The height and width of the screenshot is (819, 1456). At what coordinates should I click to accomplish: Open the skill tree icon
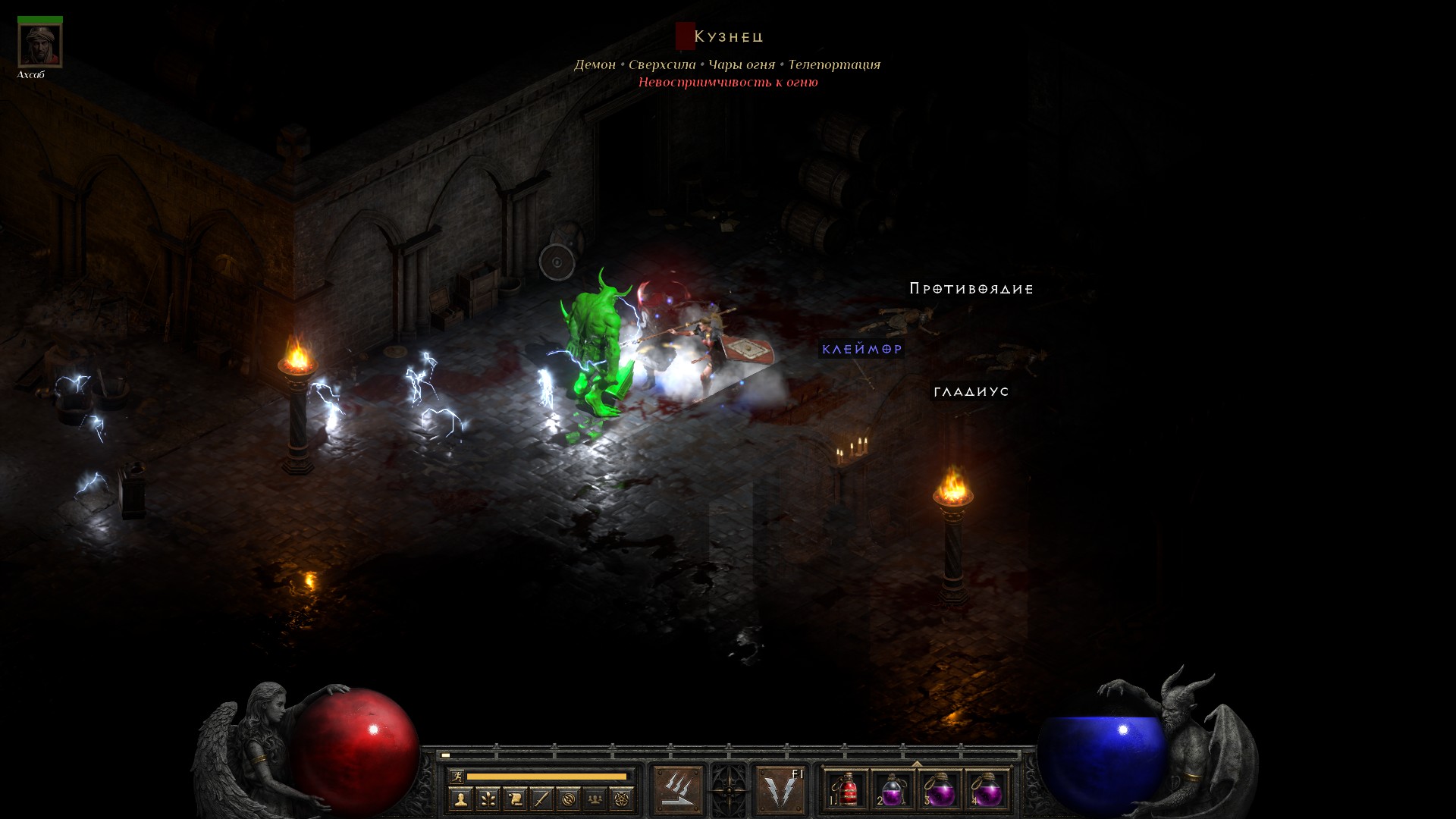pyautogui.click(x=488, y=799)
